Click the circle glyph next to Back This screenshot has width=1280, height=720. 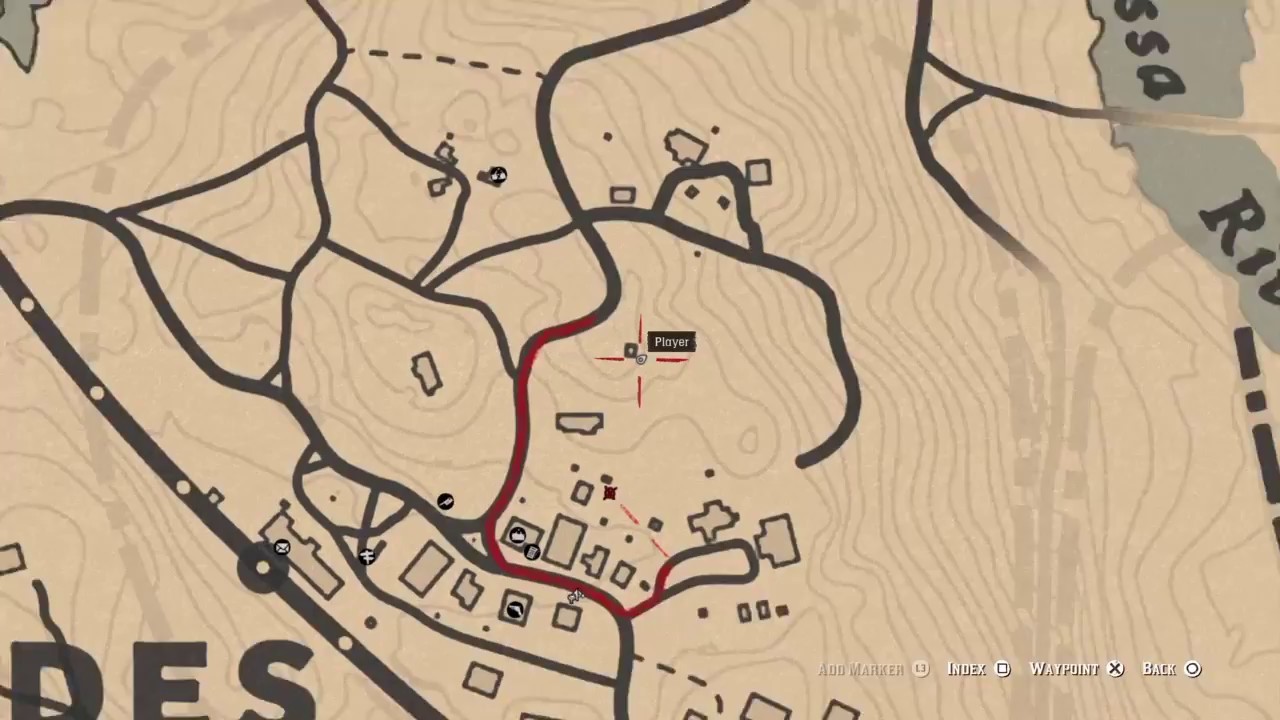1193,669
